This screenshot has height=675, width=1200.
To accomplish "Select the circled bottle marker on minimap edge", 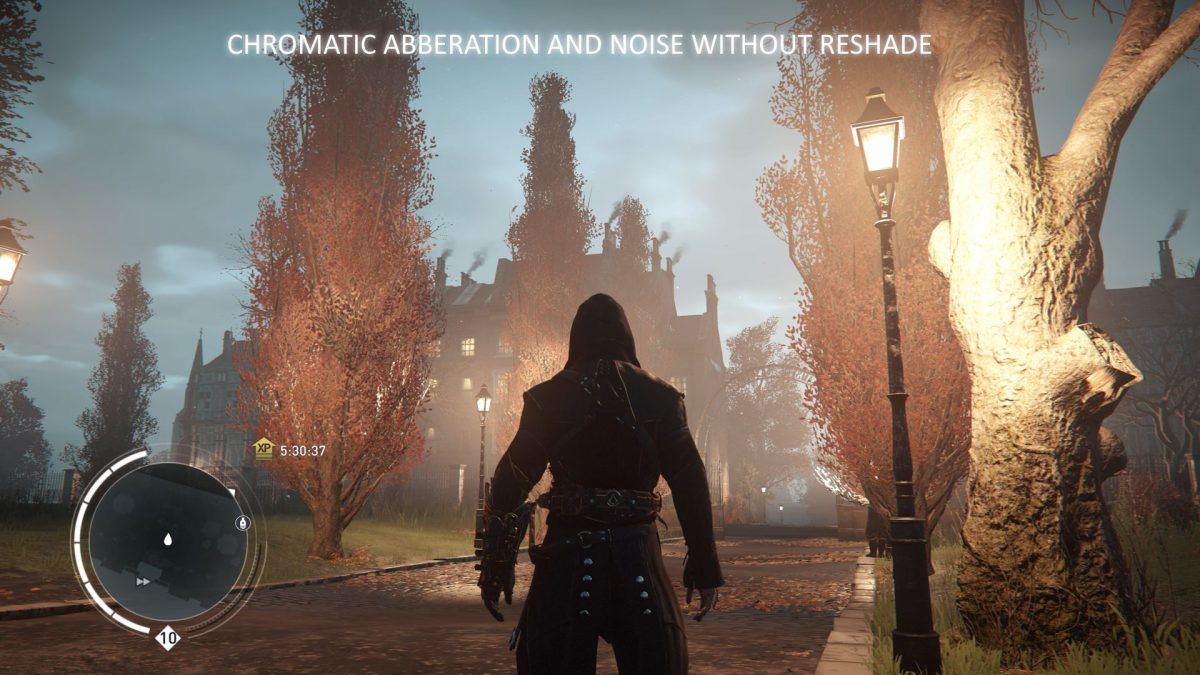I will point(242,523).
